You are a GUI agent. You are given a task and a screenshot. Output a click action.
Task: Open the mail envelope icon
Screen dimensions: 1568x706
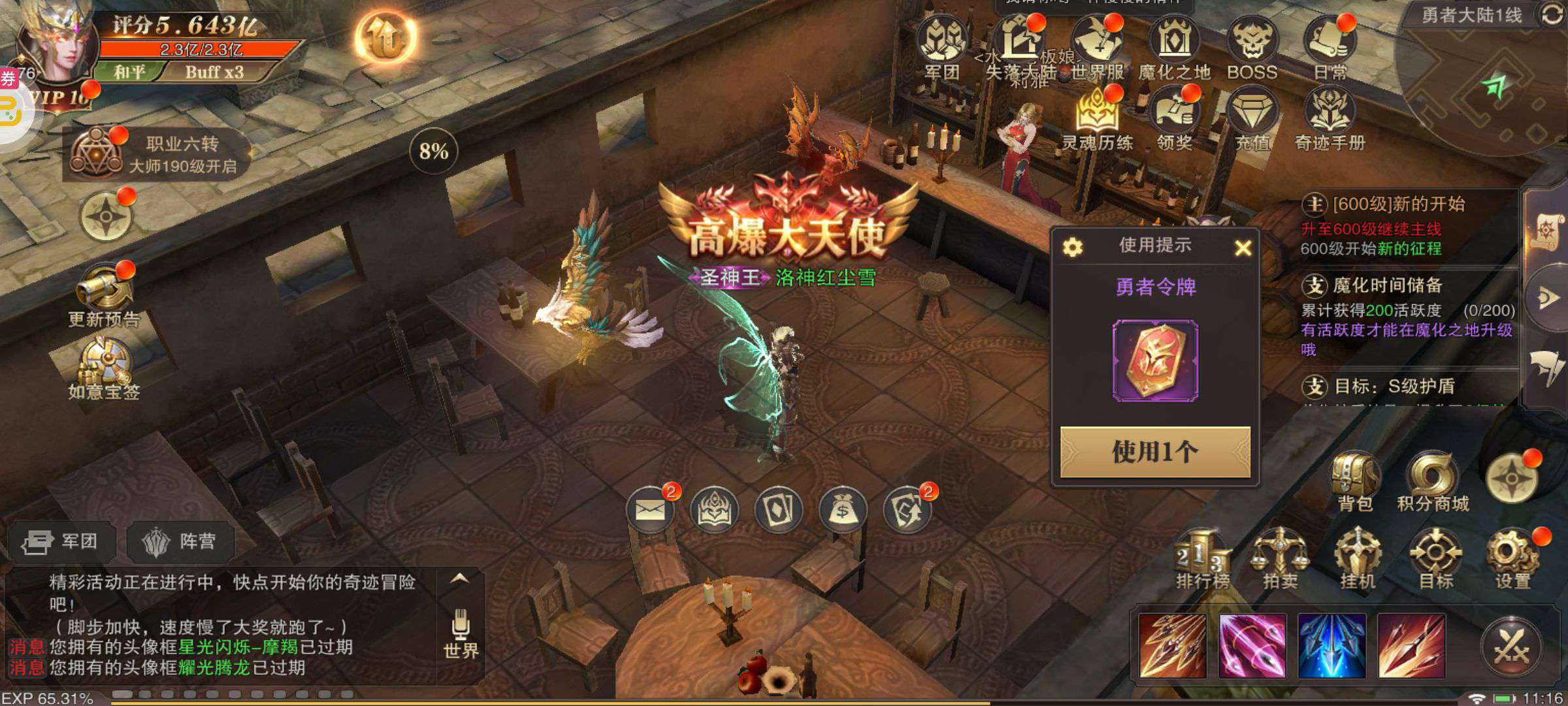click(x=649, y=510)
